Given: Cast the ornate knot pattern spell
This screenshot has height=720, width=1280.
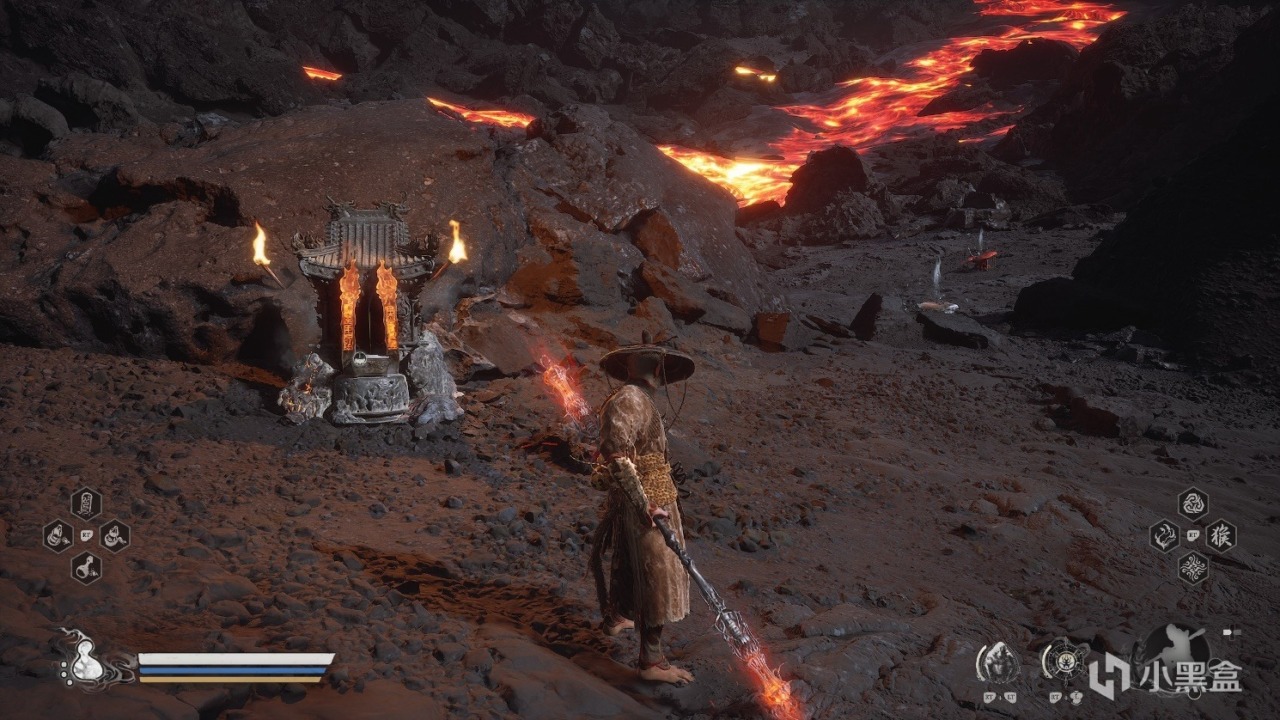Looking at the screenshot, I should click(1192, 568).
